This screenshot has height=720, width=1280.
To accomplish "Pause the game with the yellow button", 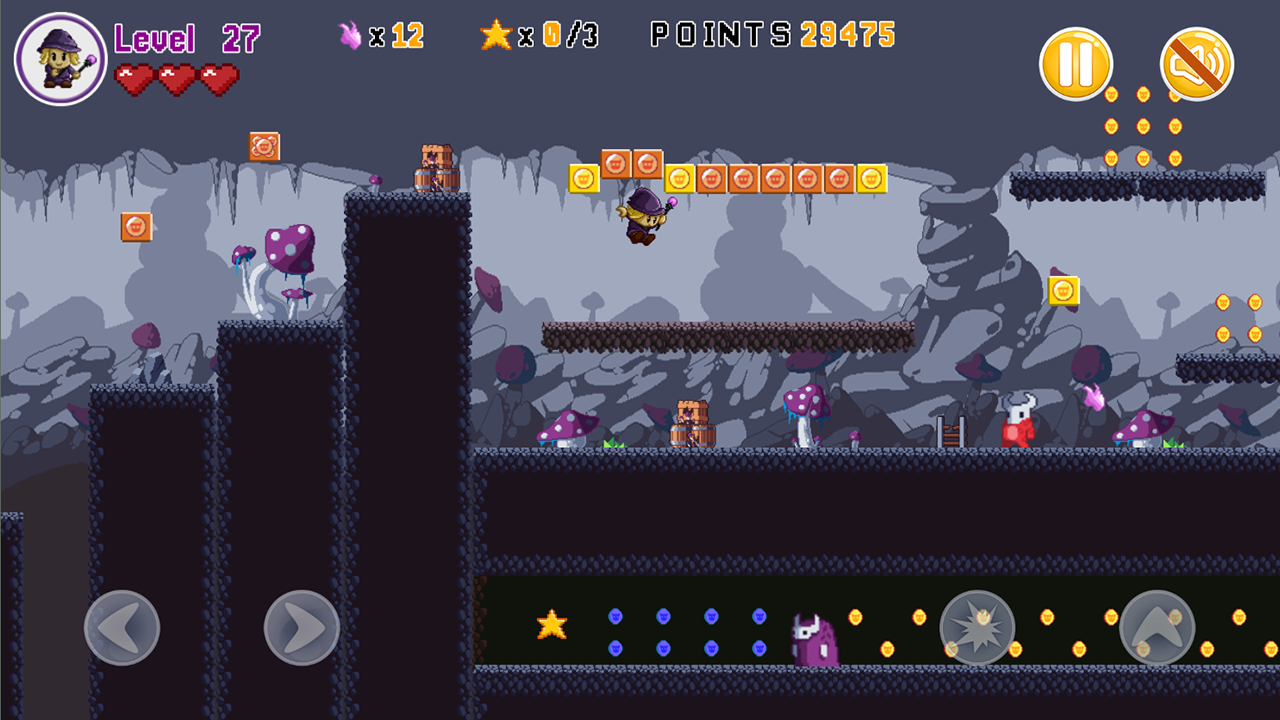I will pos(1076,64).
